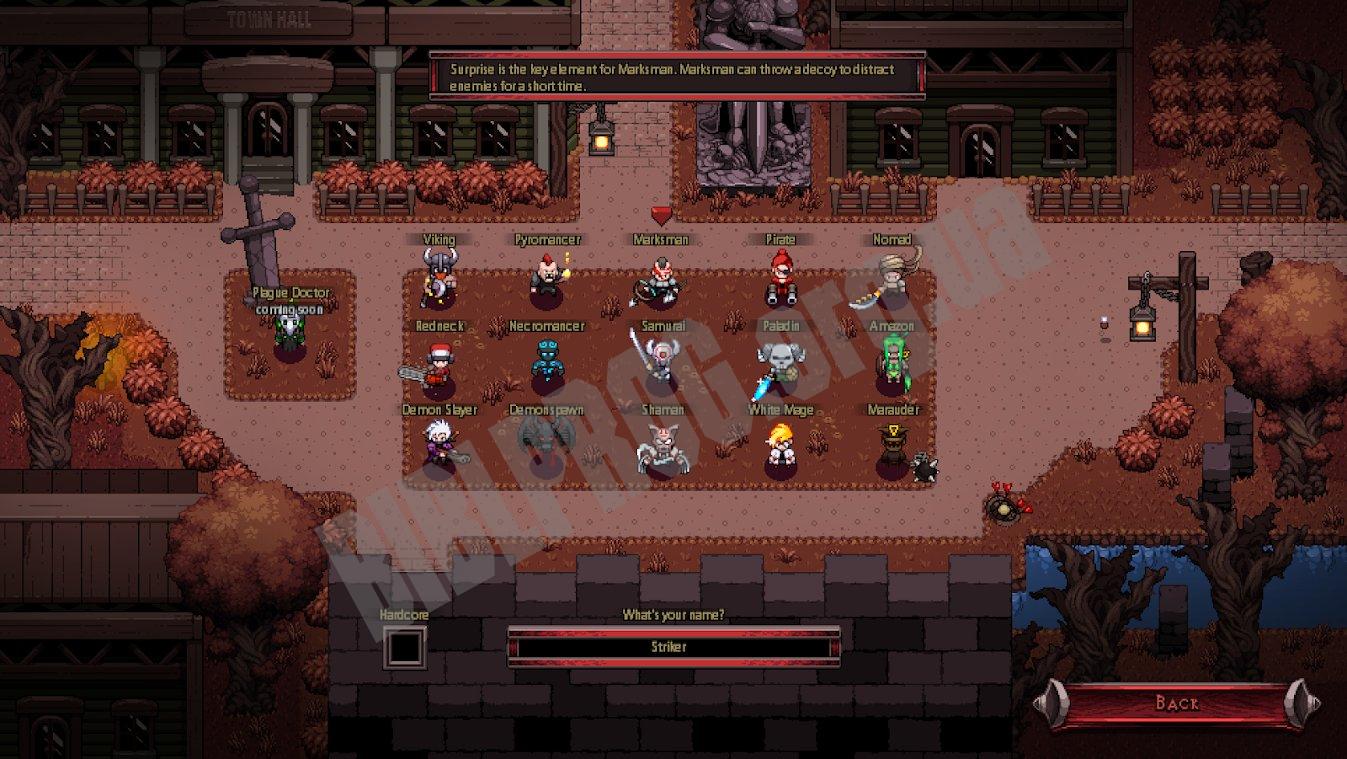
Task: Pick the Marksman hero
Action: [660, 280]
